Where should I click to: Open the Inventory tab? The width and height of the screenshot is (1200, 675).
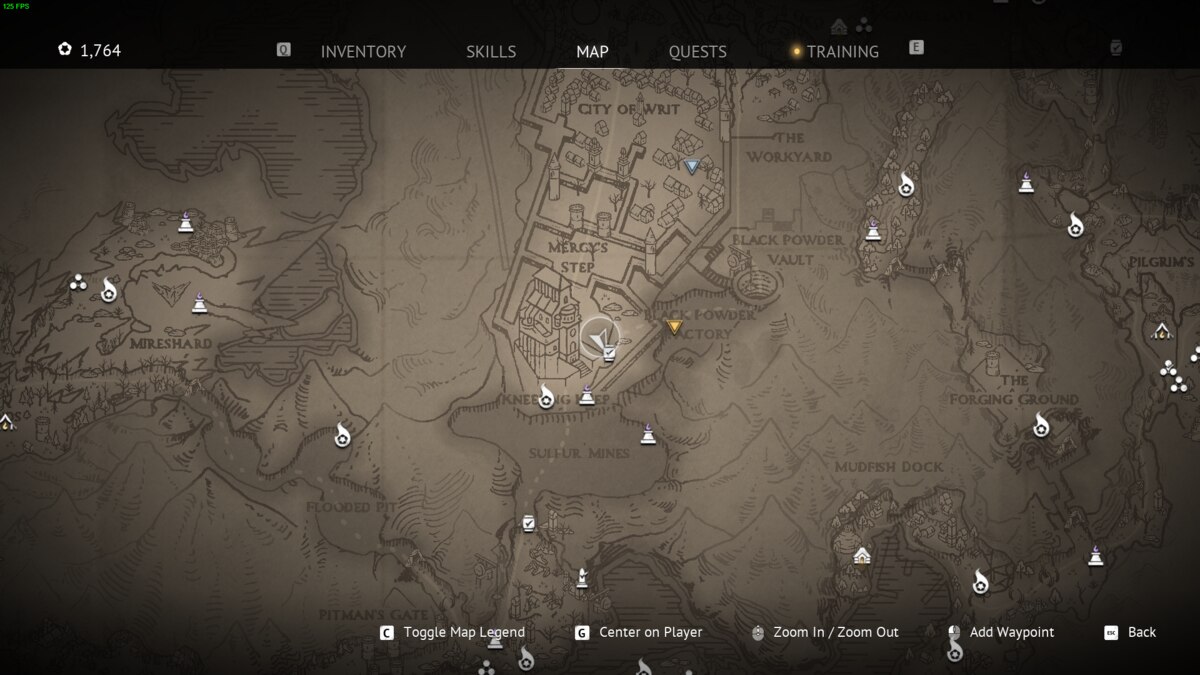[363, 51]
